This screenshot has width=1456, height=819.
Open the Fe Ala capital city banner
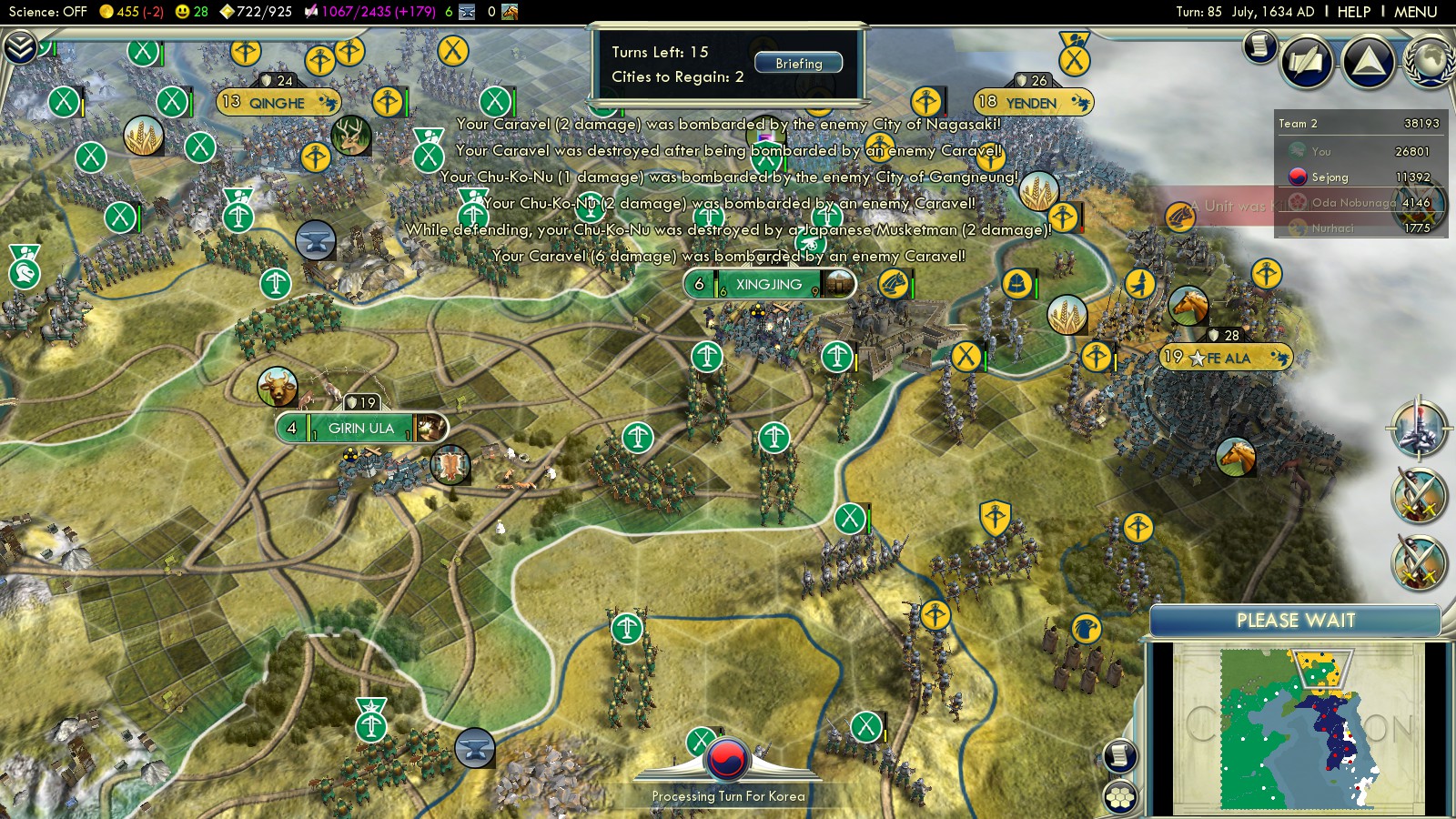(x=1228, y=358)
